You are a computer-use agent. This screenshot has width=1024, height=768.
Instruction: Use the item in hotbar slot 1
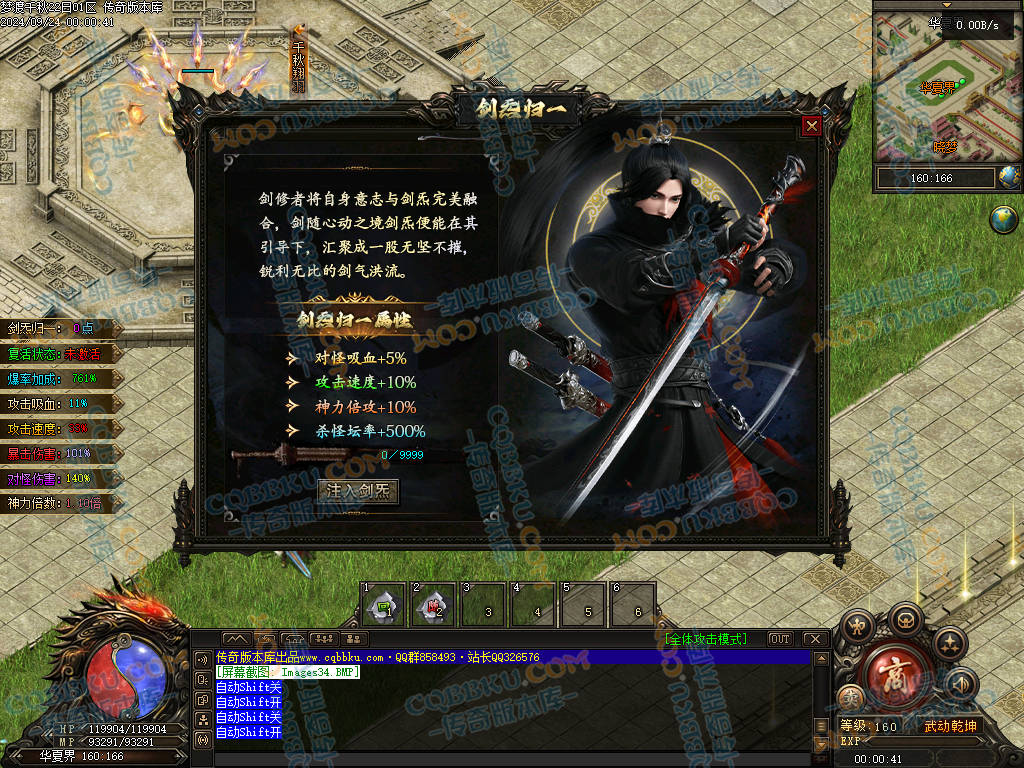tap(383, 604)
